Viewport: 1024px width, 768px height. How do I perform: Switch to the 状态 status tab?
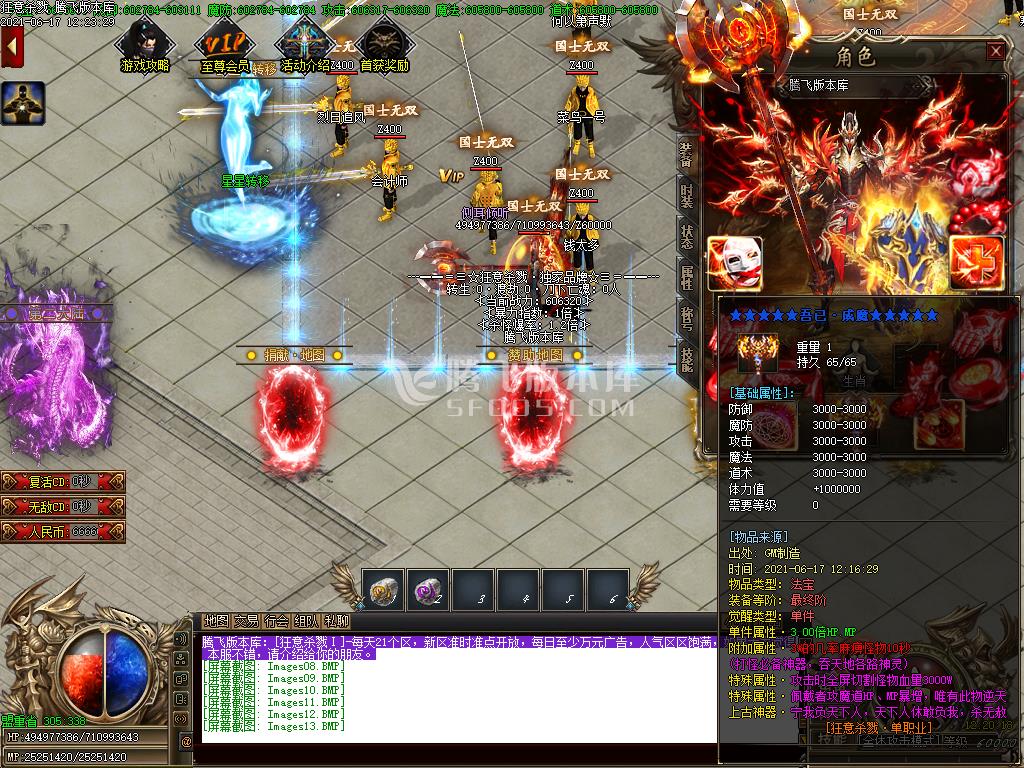(x=686, y=235)
